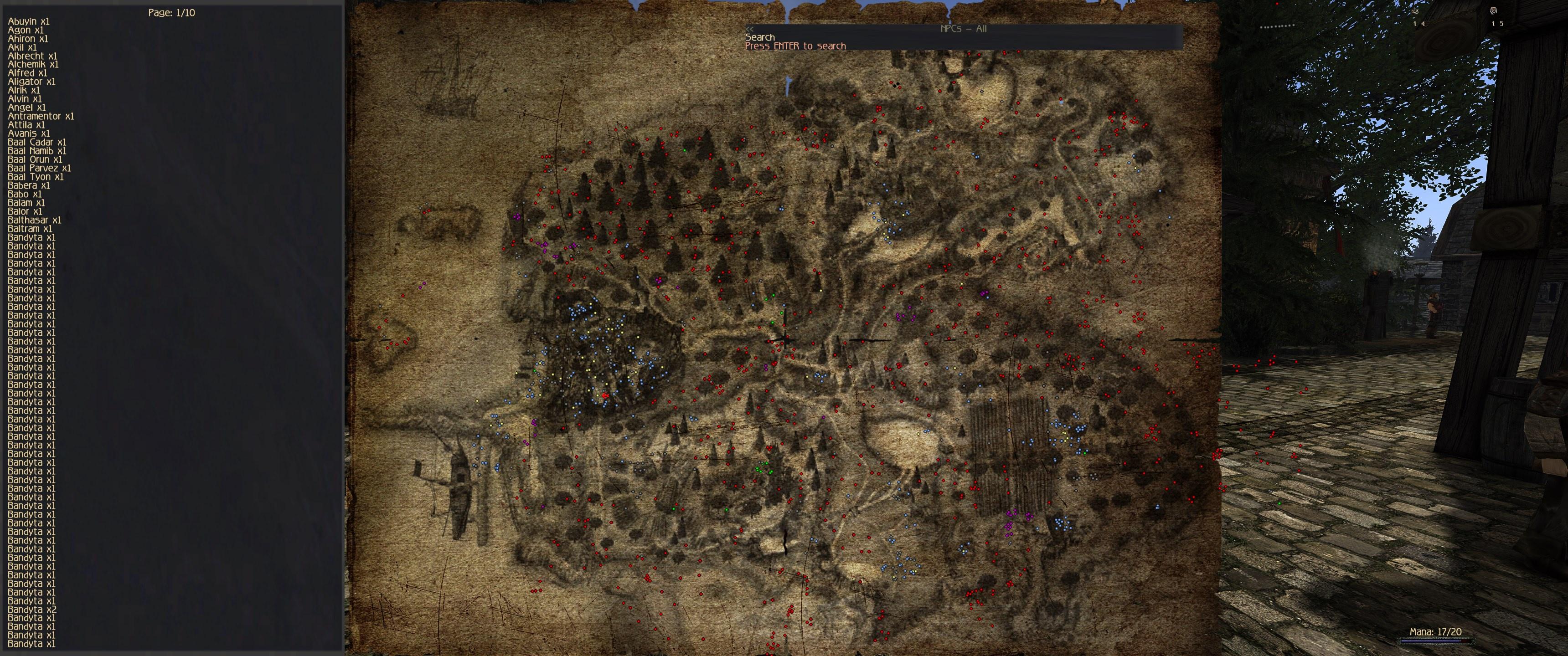1568x656 pixels.
Task: Select the Bandyta x2 entry
Action: pyautogui.click(x=32, y=609)
